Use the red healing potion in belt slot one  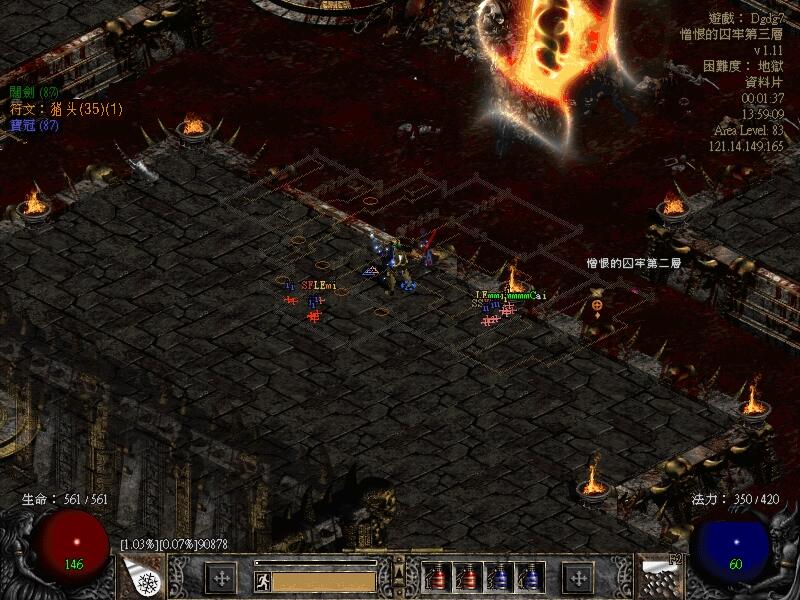pyautogui.click(x=436, y=578)
